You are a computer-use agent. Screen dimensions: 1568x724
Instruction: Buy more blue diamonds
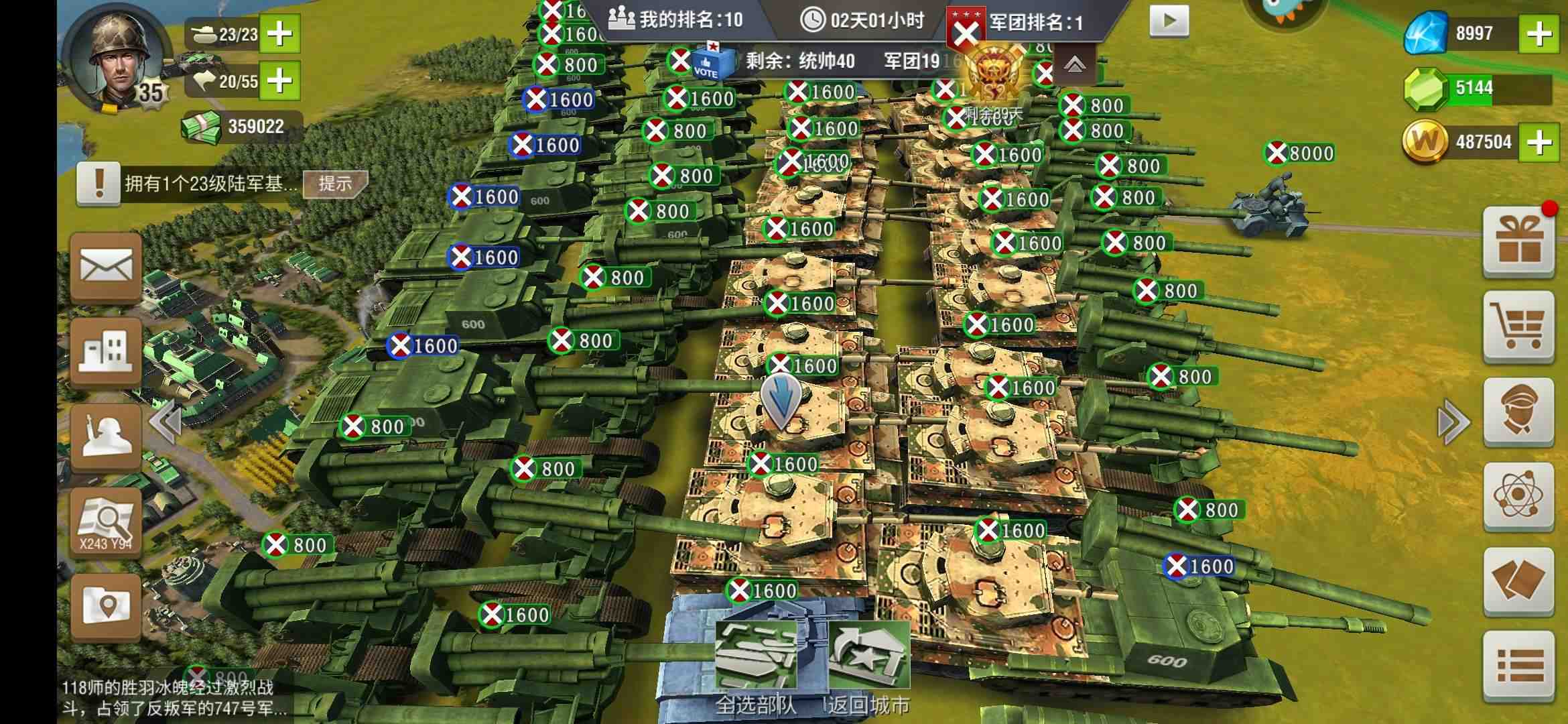[x=1539, y=34]
